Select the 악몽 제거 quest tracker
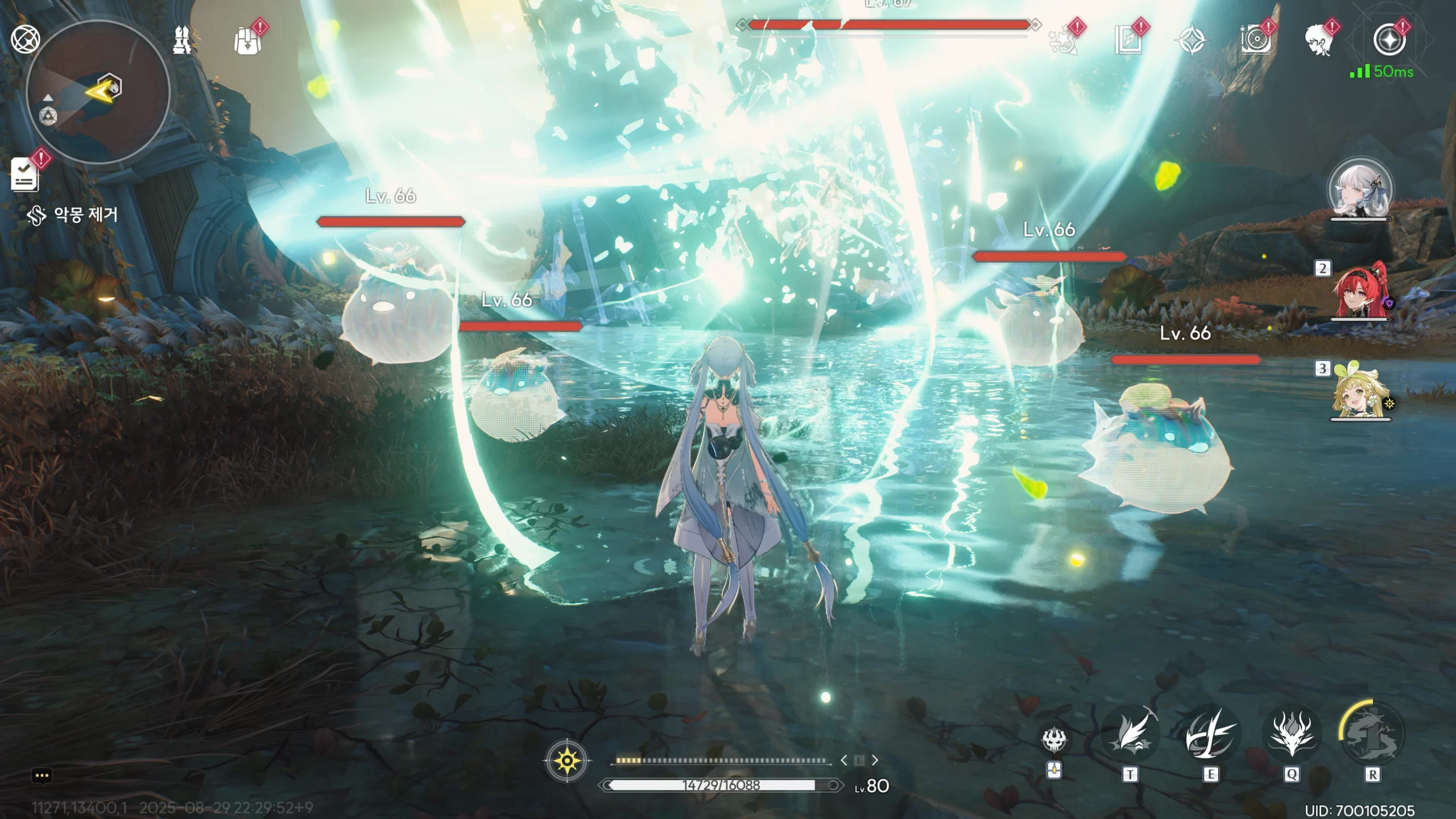The height and width of the screenshot is (819, 1456). [x=74, y=215]
